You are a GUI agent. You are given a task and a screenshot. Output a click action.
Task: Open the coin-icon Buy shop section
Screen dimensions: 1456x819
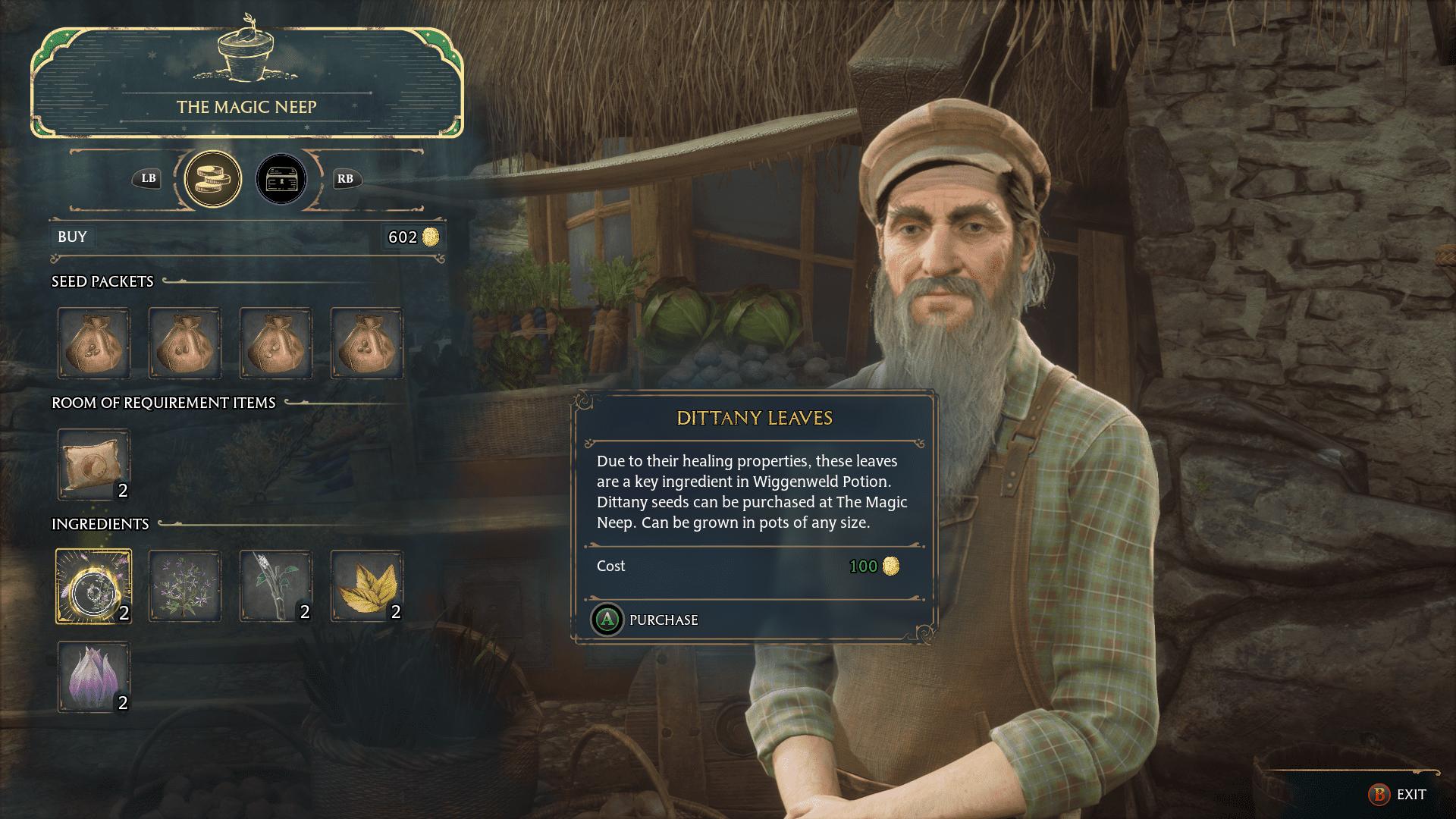211,179
